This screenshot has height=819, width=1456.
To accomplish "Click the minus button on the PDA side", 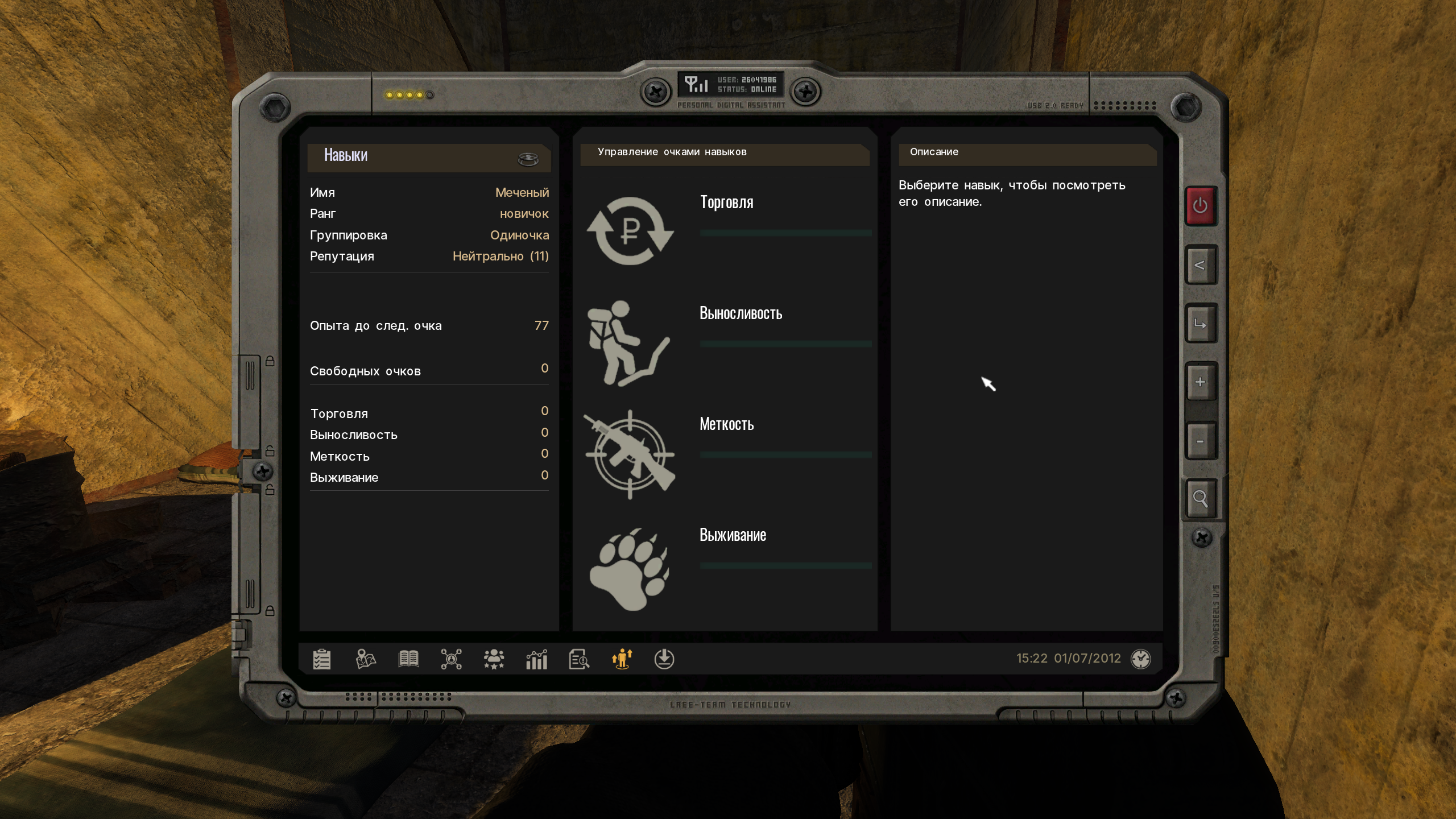I will [1200, 441].
